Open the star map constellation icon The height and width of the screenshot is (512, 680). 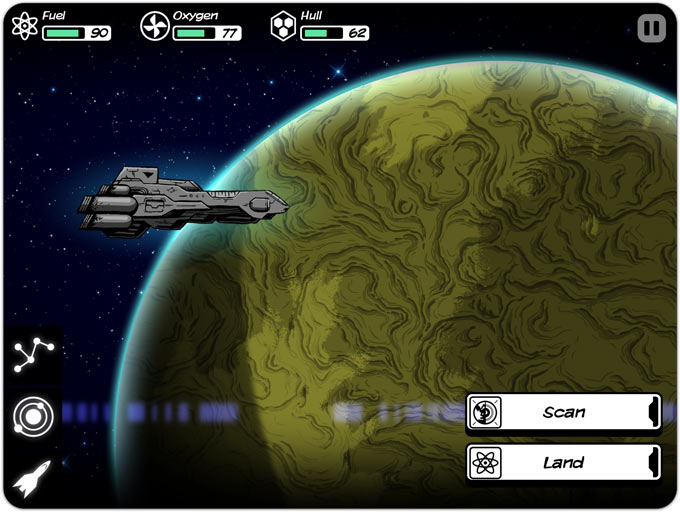coord(33,355)
